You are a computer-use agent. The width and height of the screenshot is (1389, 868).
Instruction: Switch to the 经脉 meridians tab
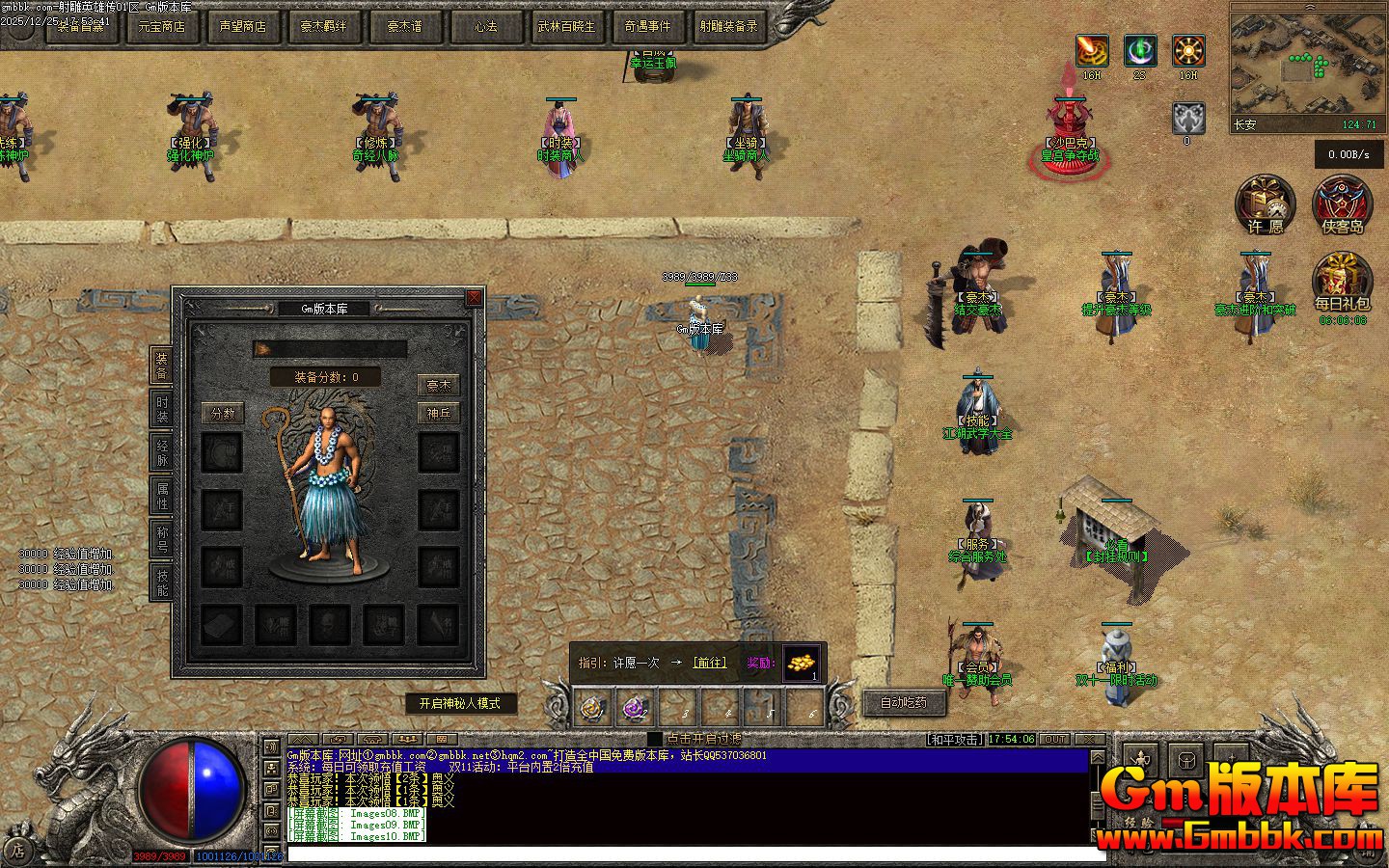tap(162, 452)
